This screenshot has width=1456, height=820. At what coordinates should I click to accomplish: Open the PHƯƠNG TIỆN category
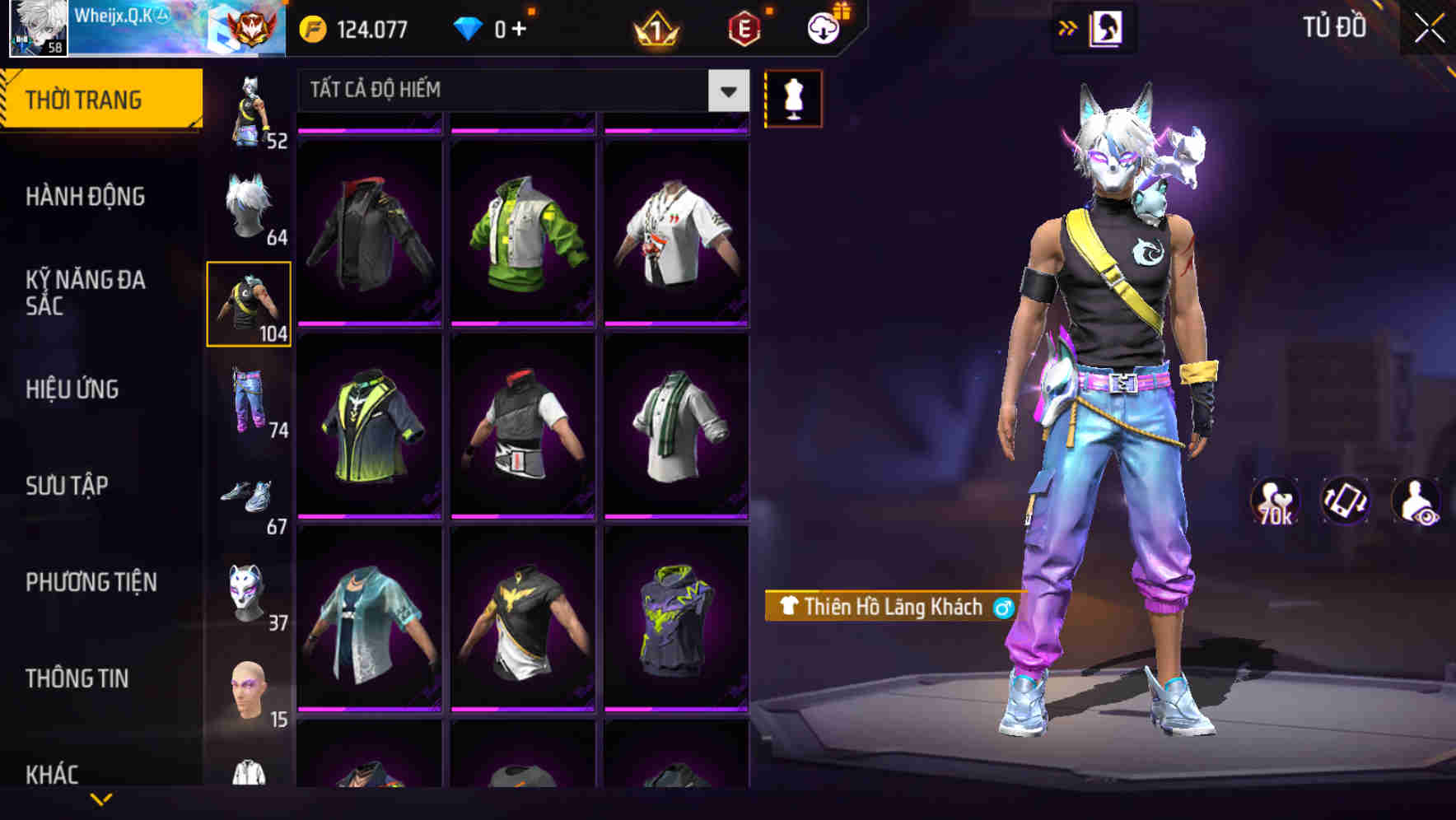click(x=91, y=581)
